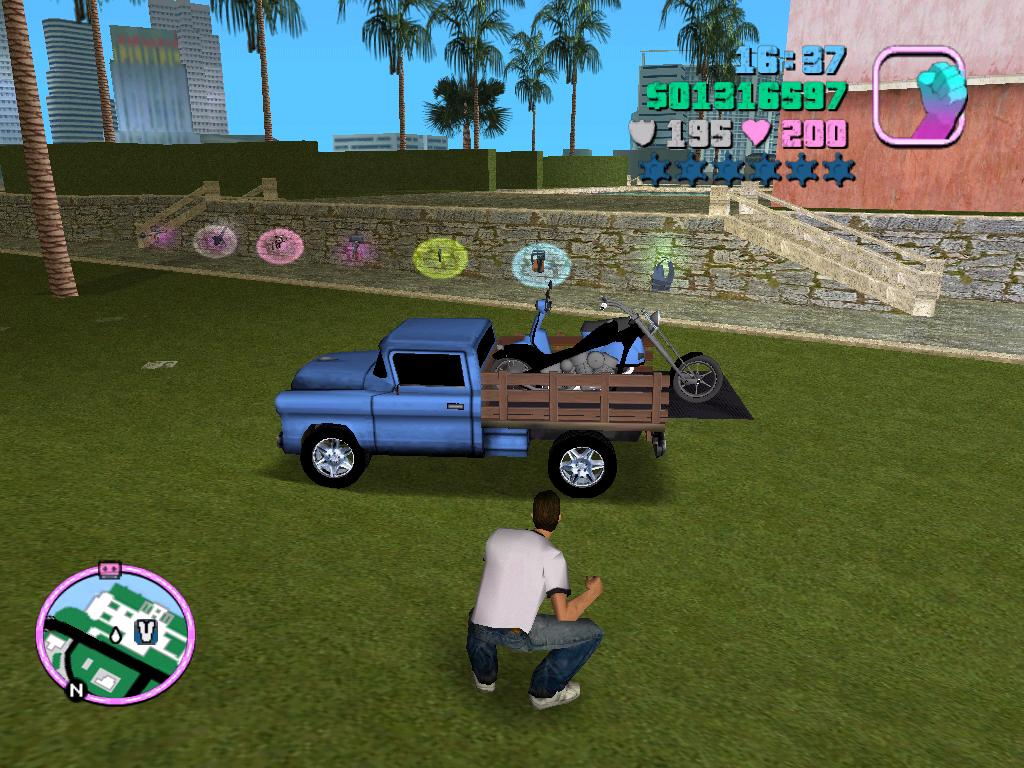Click the north N indicator on radar

(x=76, y=689)
